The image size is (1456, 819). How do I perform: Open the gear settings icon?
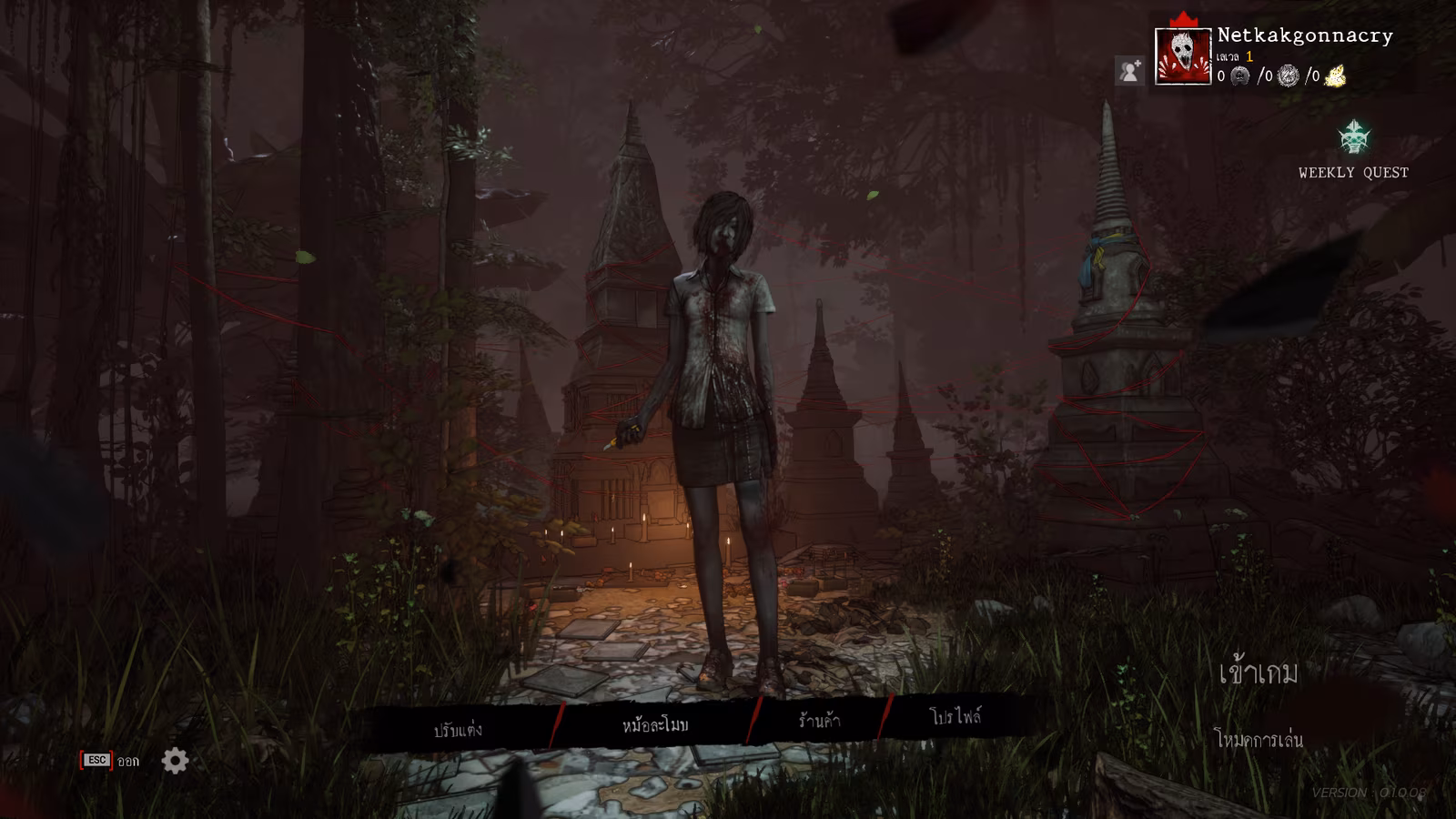click(176, 761)
